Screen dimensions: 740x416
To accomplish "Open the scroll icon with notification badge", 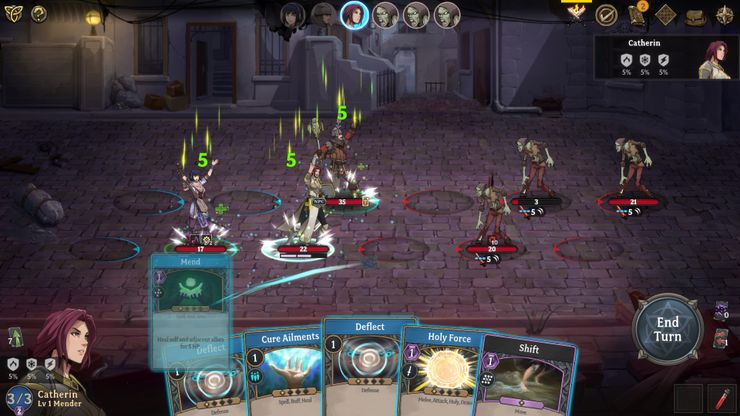I will point(636,15).
